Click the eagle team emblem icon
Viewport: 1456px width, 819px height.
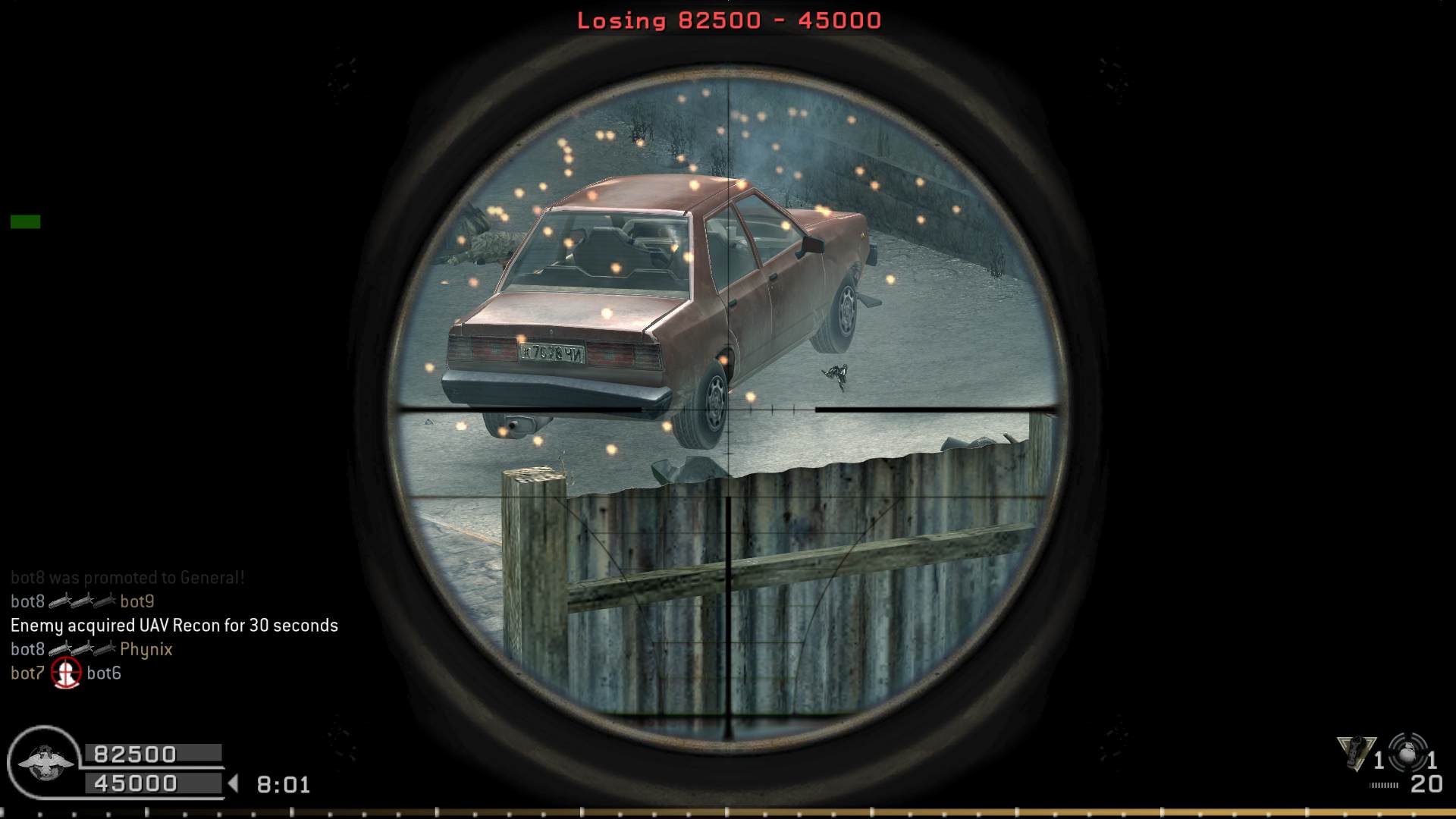point(44,761)
